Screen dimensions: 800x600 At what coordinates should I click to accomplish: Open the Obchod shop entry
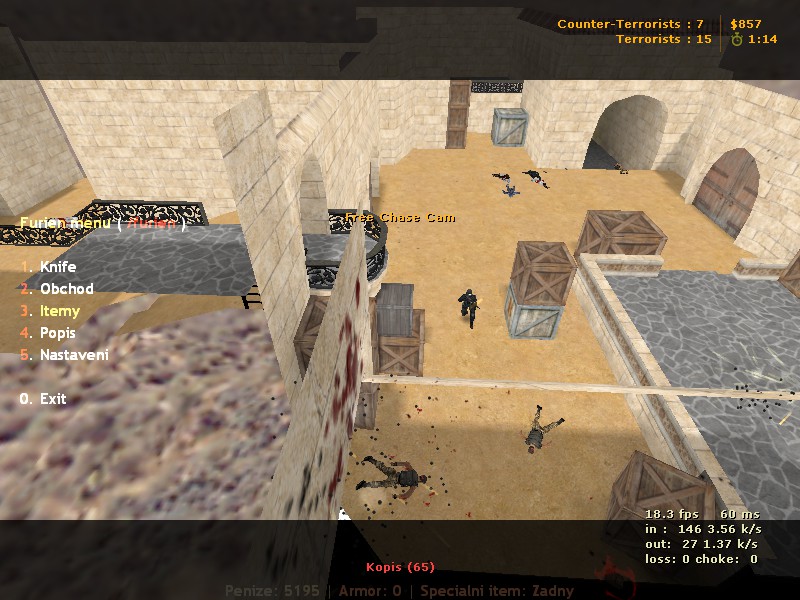pyautogui.click(x=66, y=289)
